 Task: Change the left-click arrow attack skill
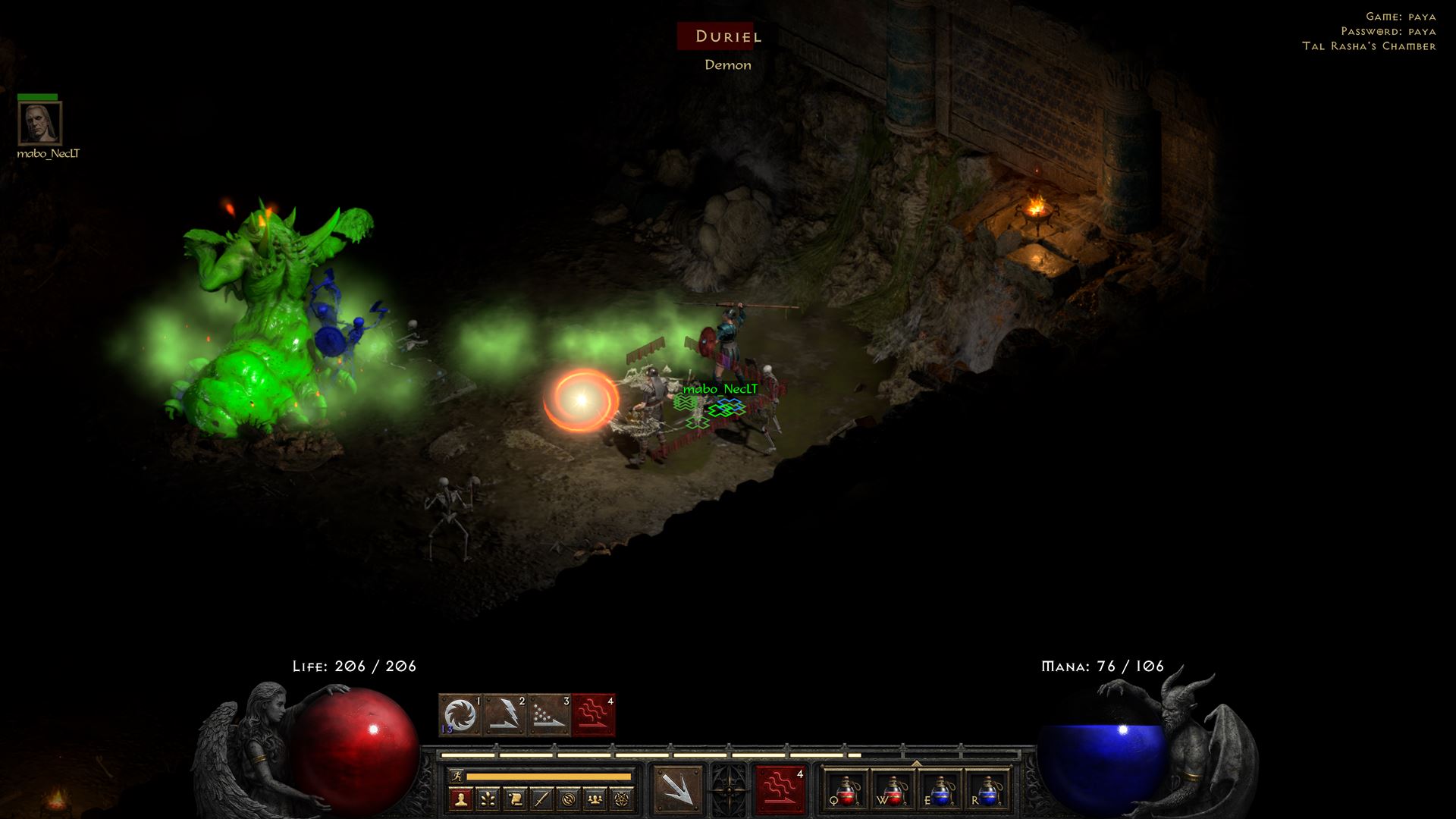point(677,789)
